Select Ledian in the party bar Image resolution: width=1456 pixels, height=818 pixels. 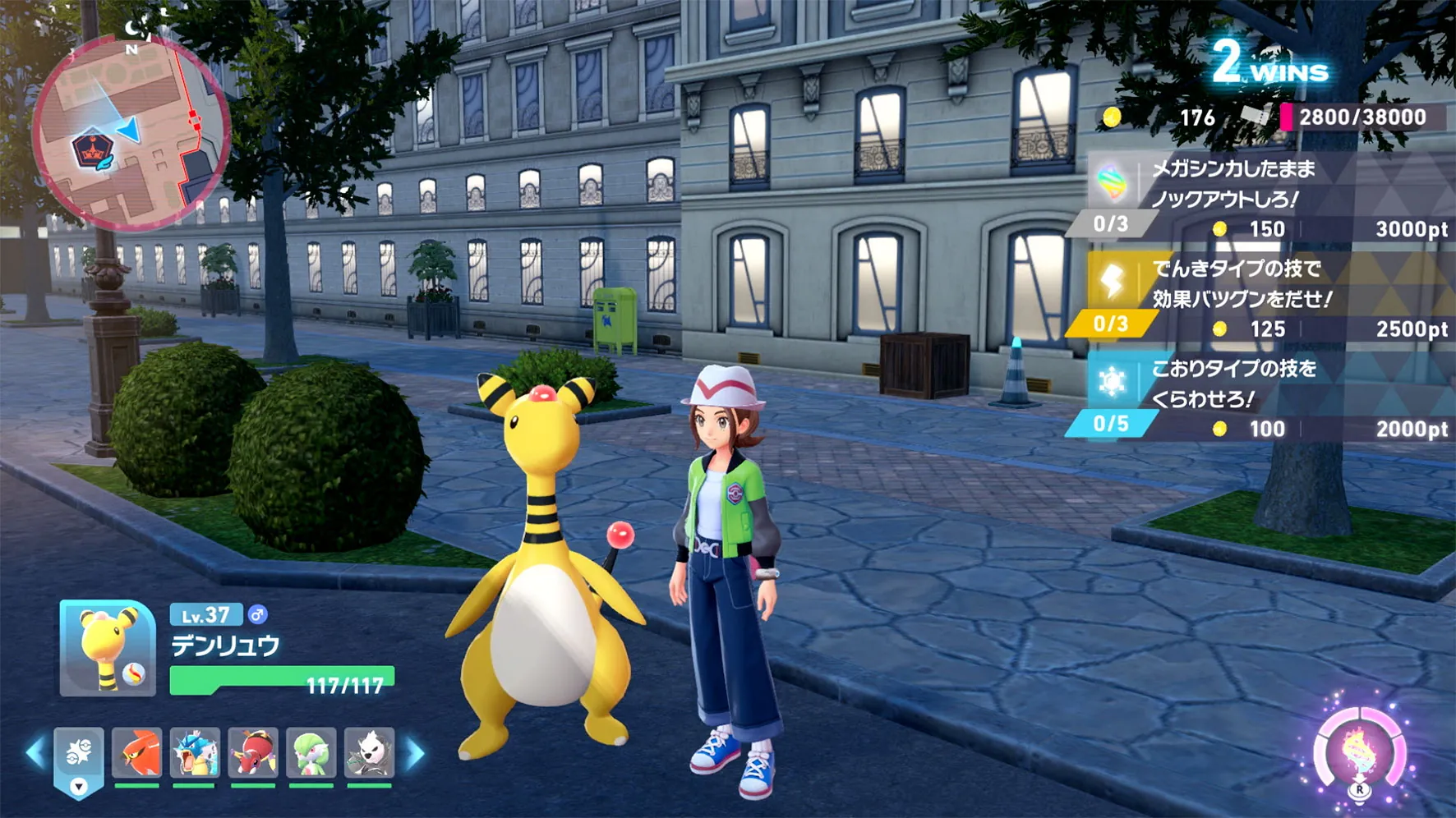[253, 752]
